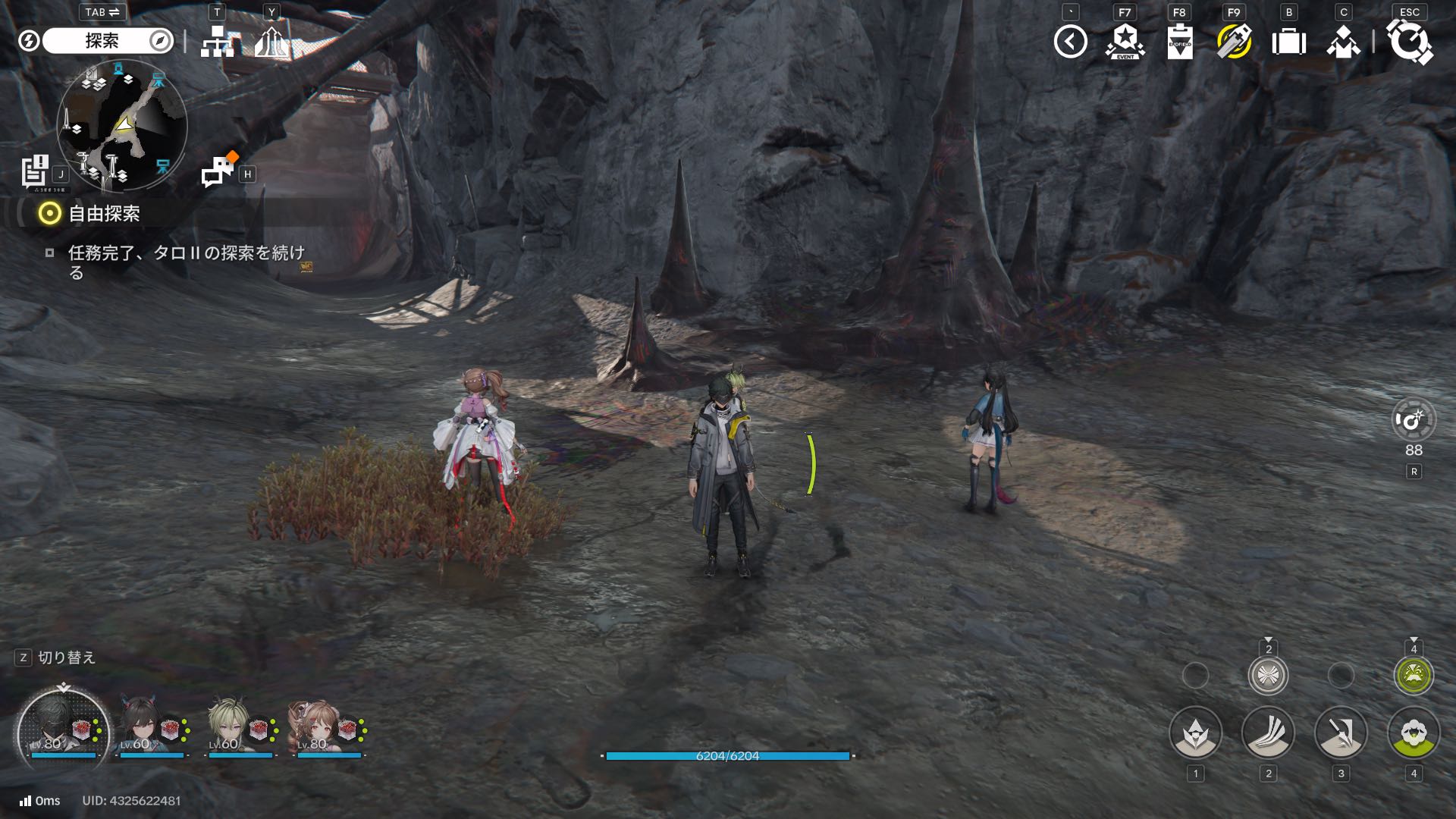Open the operator roster icon under C
The height and width of the screenshot is (819, 1456).
coord(1343,42)
